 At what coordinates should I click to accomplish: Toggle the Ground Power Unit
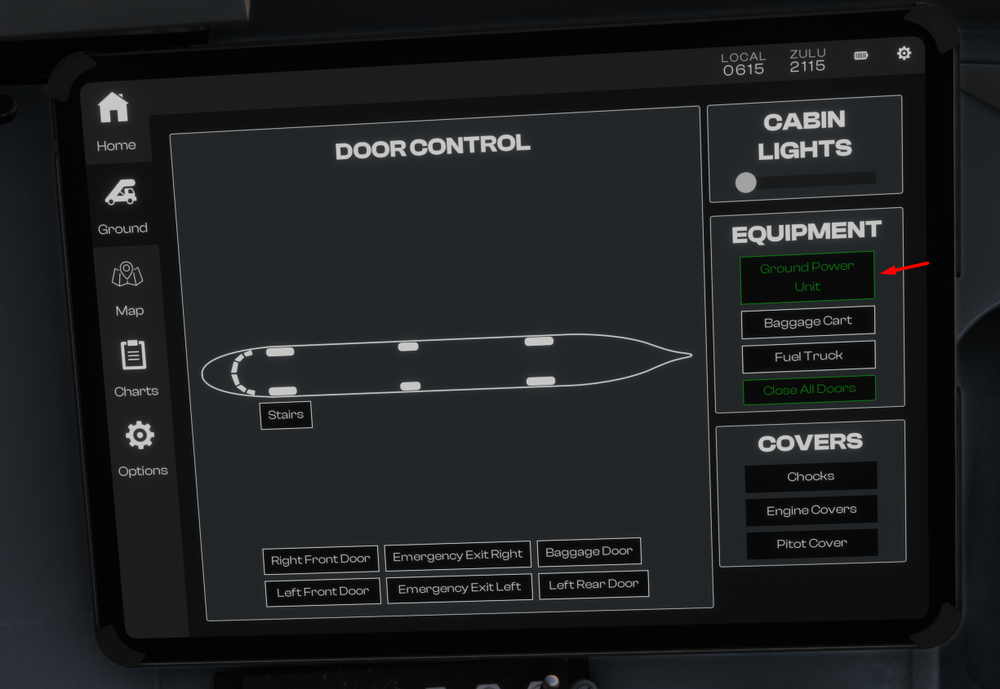[807, 277]
